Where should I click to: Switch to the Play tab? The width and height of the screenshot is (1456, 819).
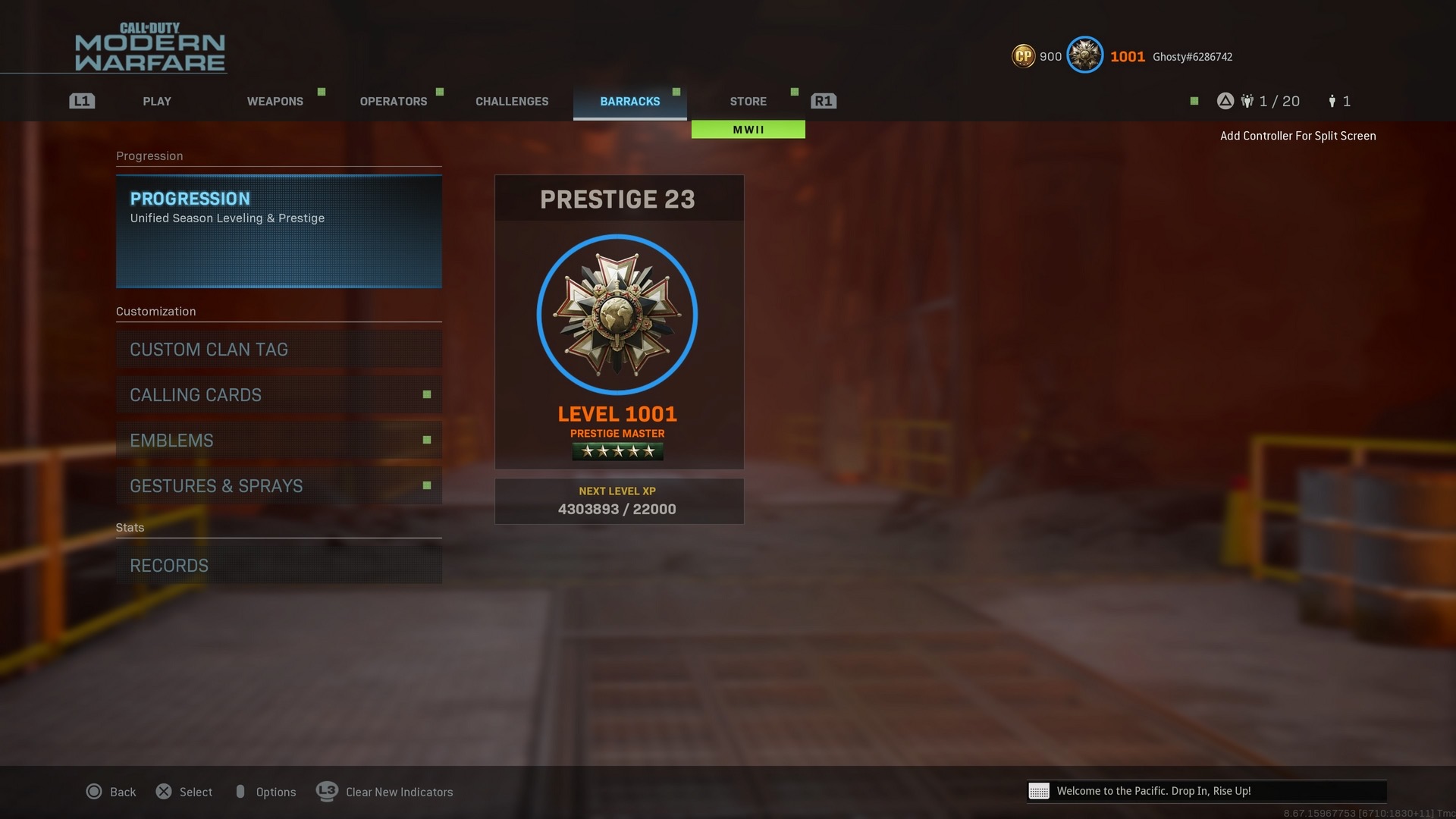[x=157, y=102]
